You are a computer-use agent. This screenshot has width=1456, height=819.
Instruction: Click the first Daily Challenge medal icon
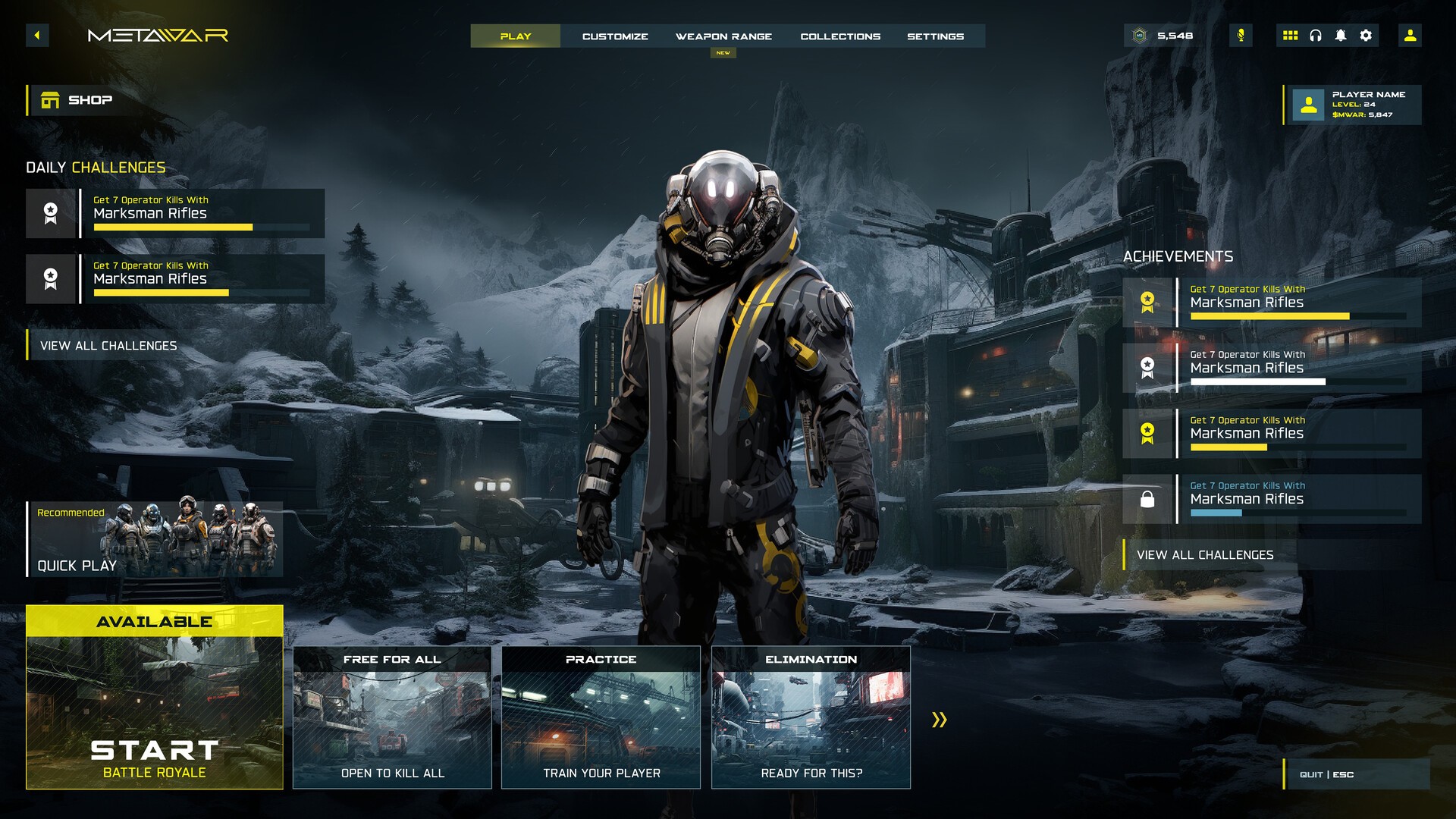pos(51,213)
